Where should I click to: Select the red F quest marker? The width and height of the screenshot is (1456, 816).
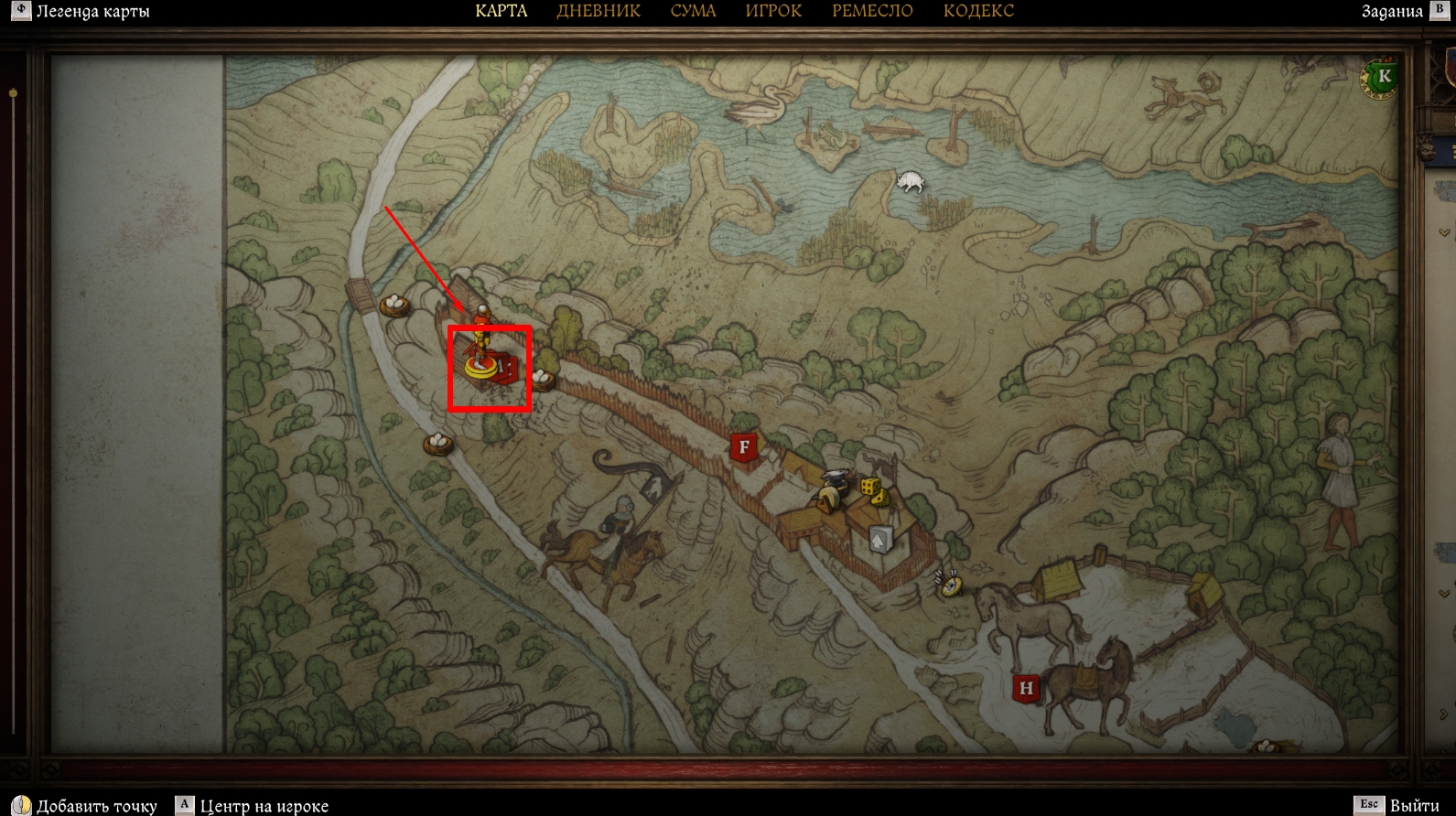point(744,448)
